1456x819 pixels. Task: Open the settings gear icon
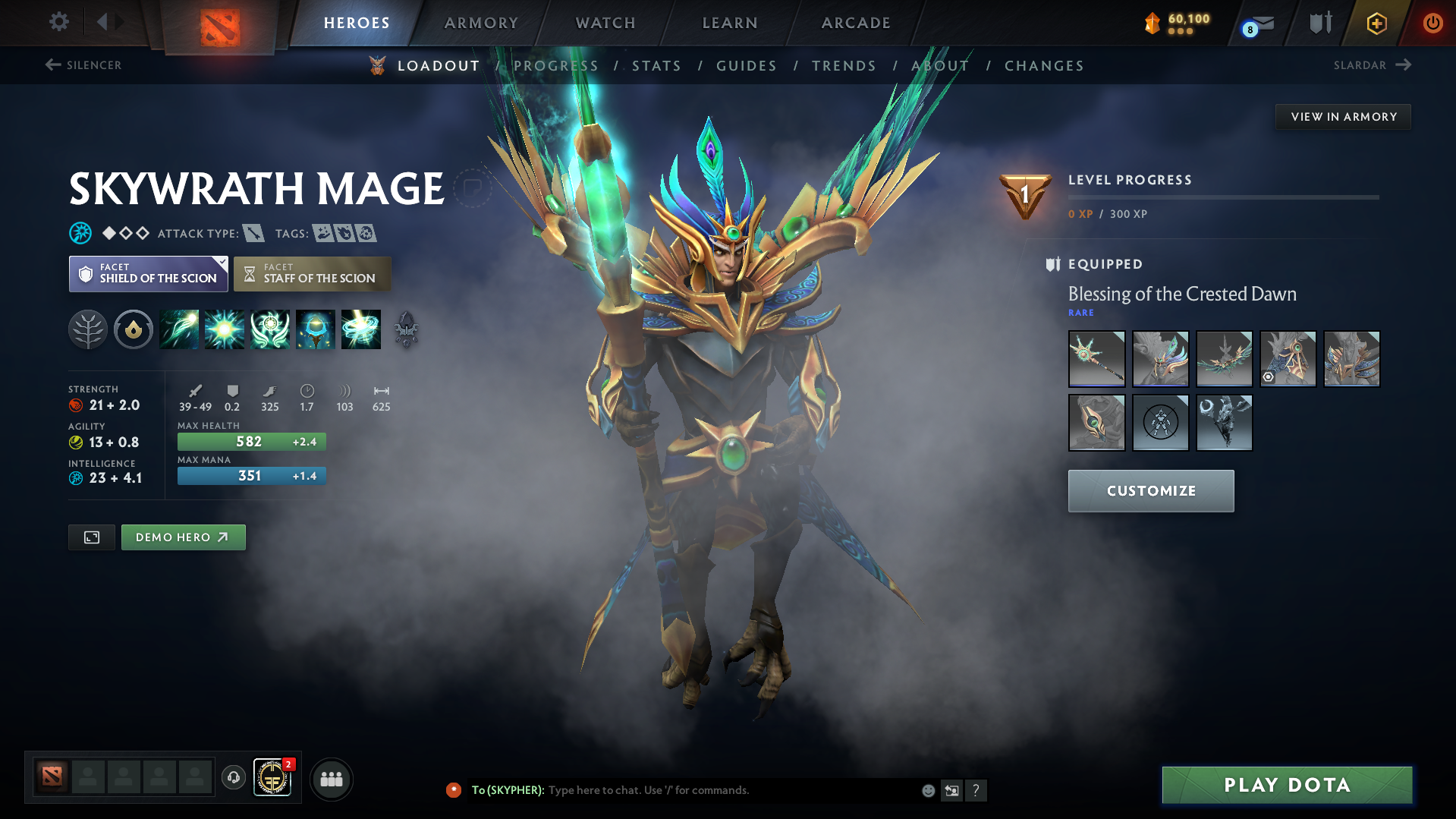tap(58, 22)
